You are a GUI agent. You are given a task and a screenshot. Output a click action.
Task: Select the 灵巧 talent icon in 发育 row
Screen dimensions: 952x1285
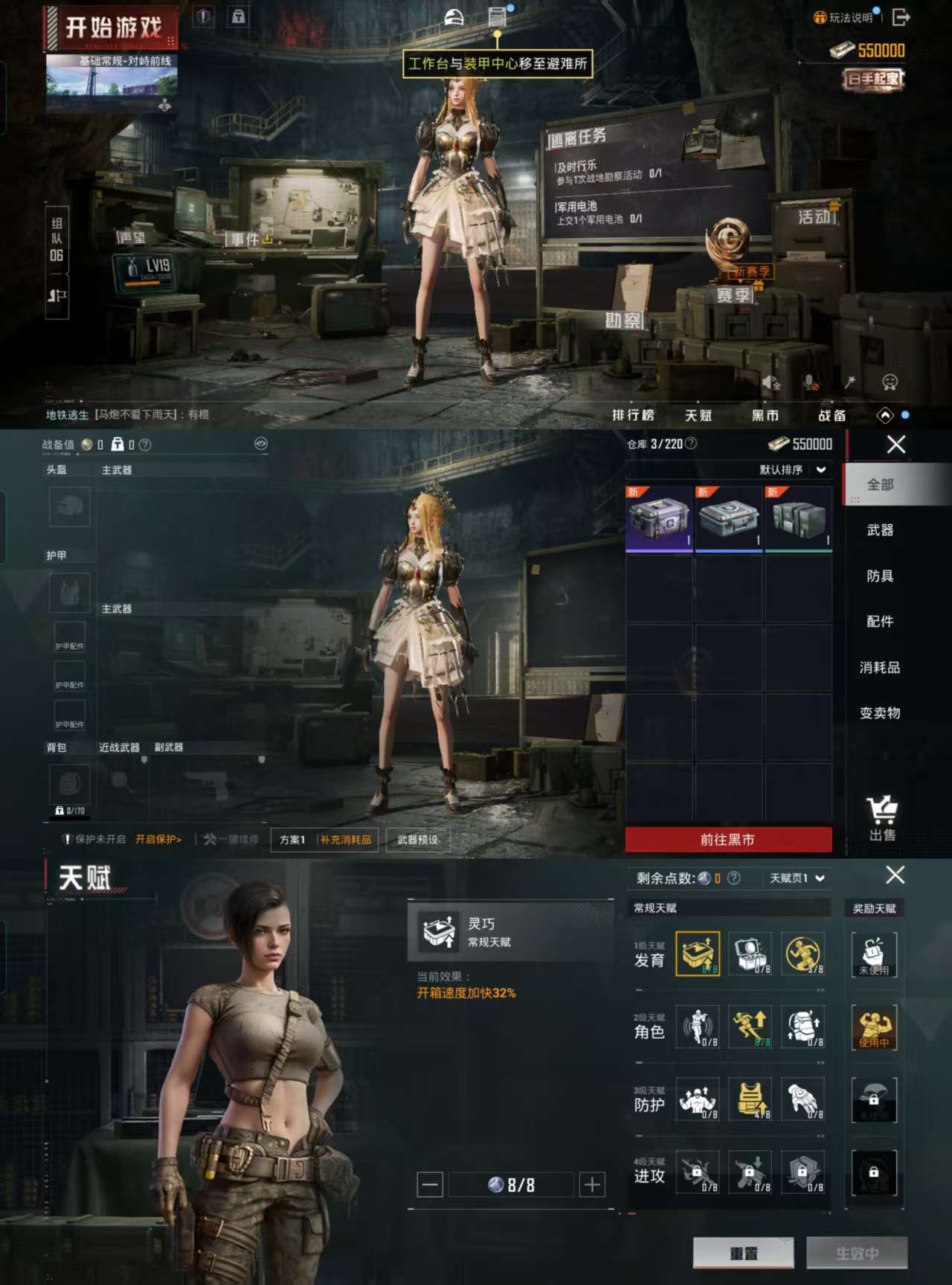(698, 953)
